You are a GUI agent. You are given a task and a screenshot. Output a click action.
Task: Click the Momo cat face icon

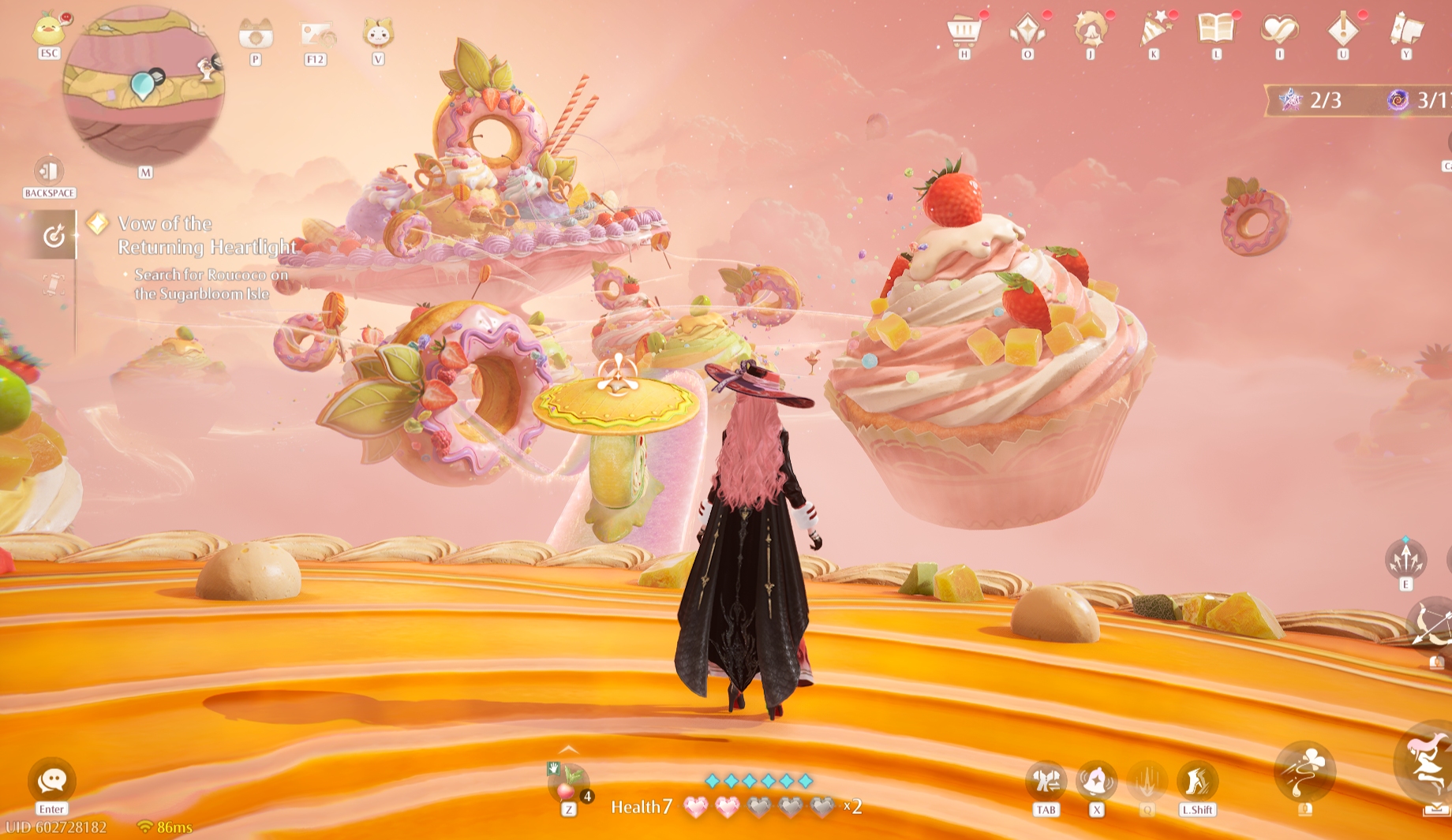pyautogui.click(x=378, y=33)
